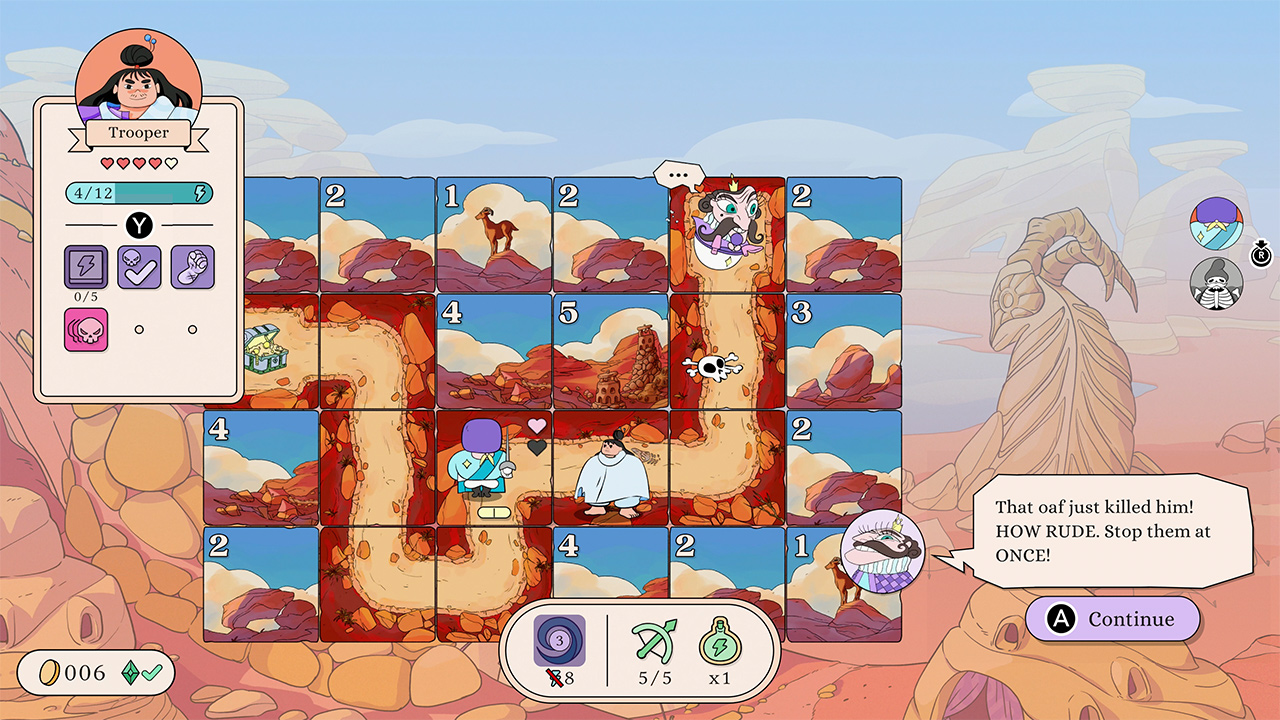
Task: Click the pink skull ability icon
Action: [x=88, y=329]
